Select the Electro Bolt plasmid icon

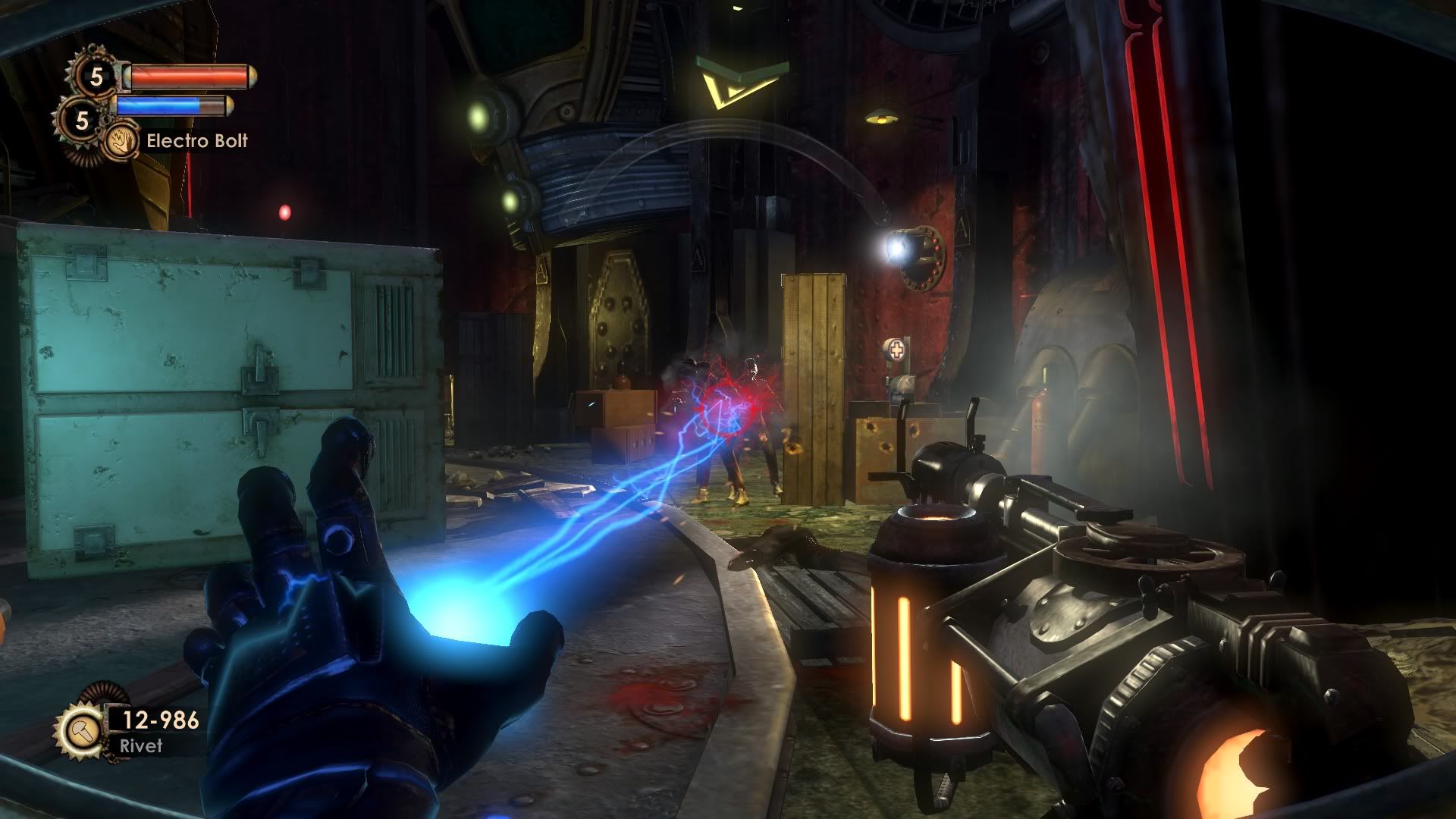pos(121,140)
